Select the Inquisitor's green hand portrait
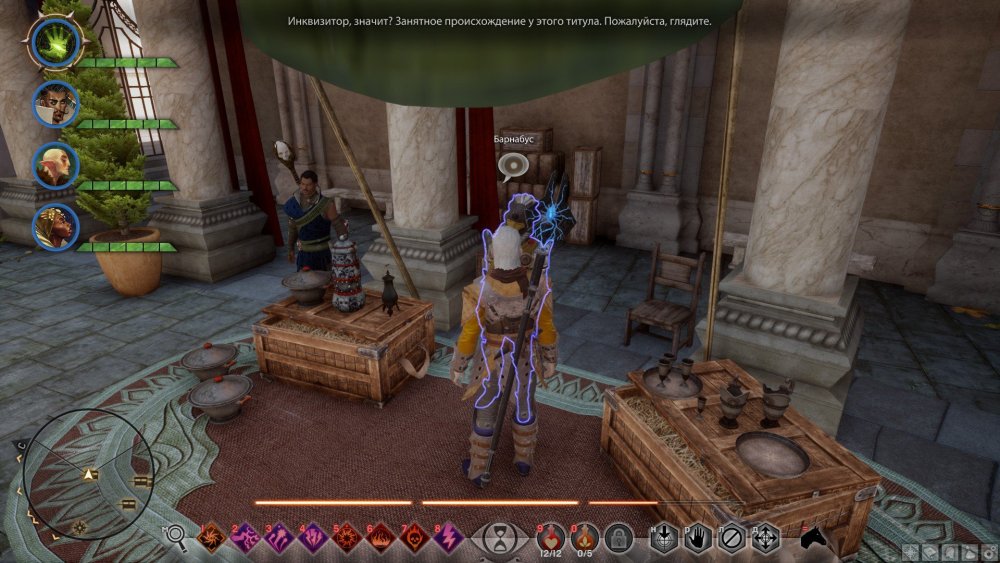 coord(54,42)
